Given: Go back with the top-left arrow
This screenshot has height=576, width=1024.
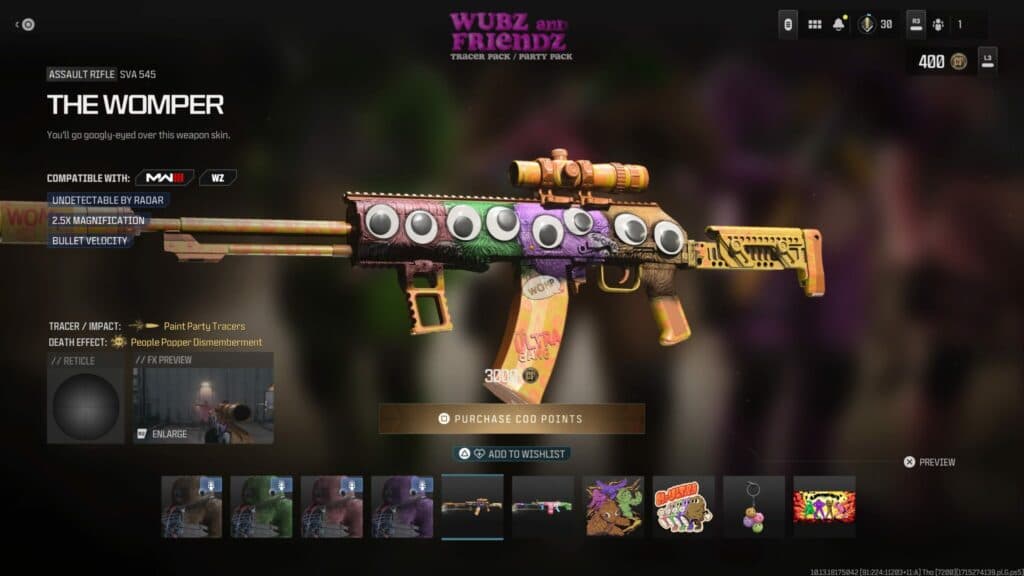Looking at the screenshot, I should pos(25,24).
